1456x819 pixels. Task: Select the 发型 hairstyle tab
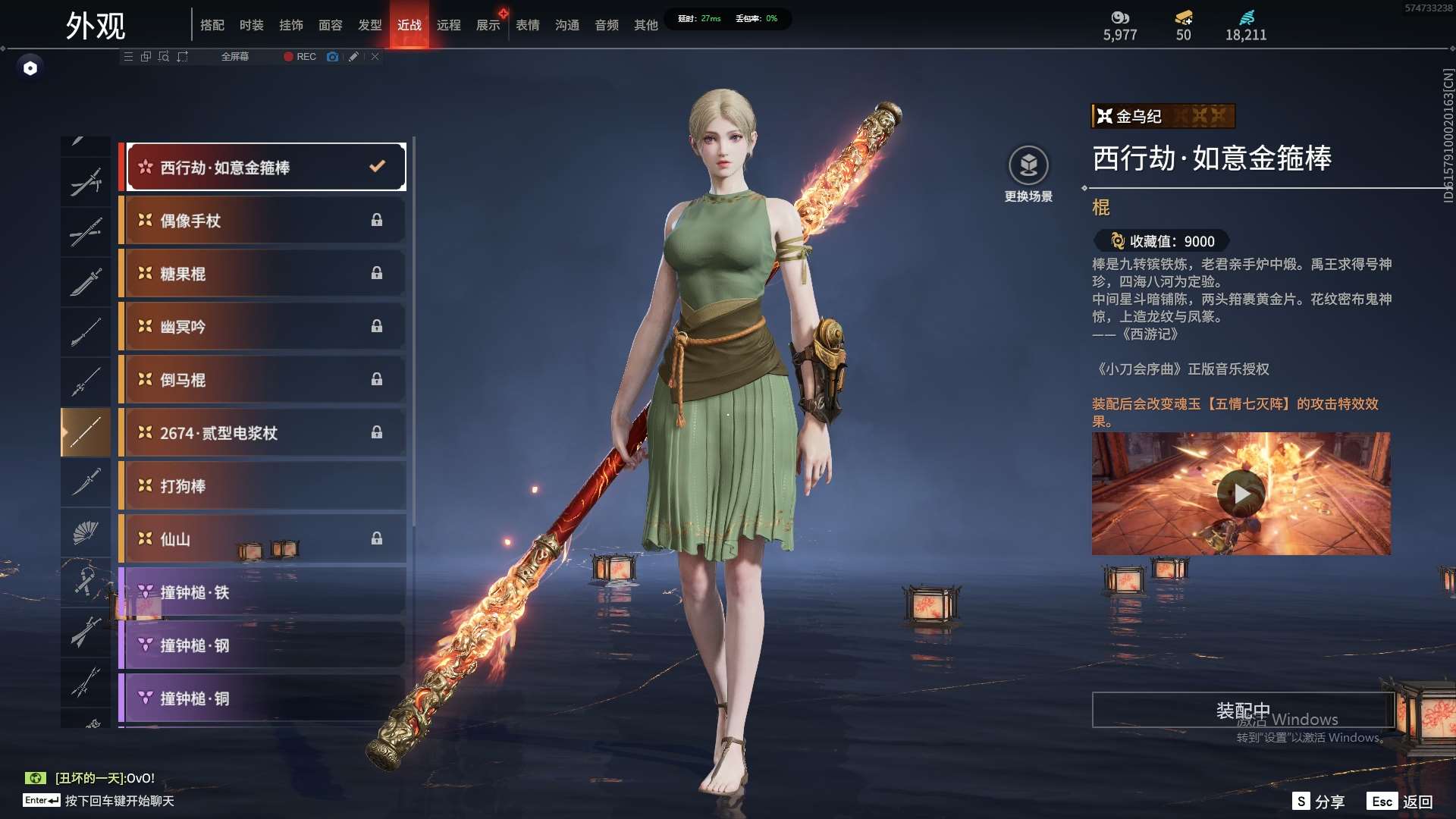click(x=370, y=25)
